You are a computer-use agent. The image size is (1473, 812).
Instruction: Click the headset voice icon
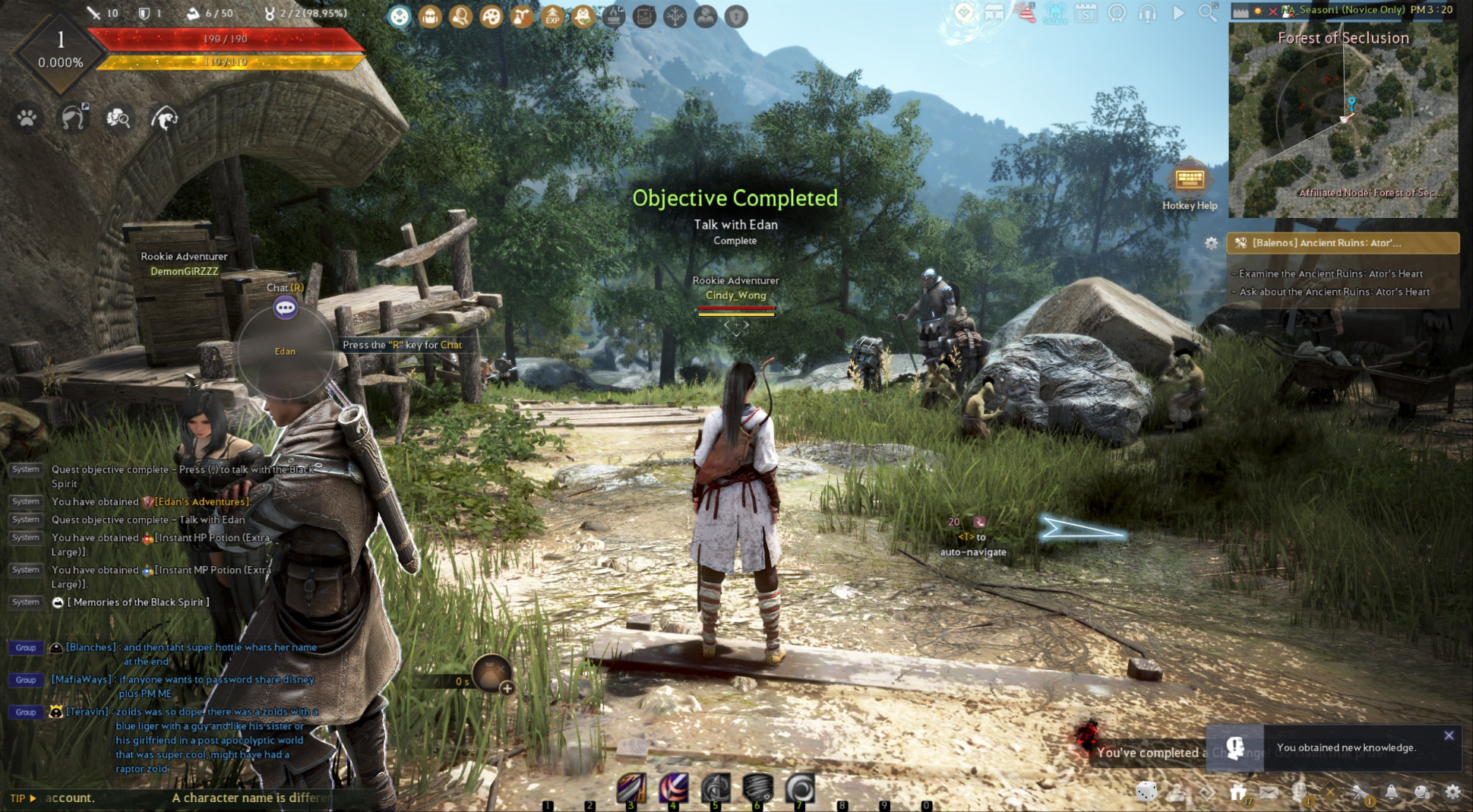1147,13
